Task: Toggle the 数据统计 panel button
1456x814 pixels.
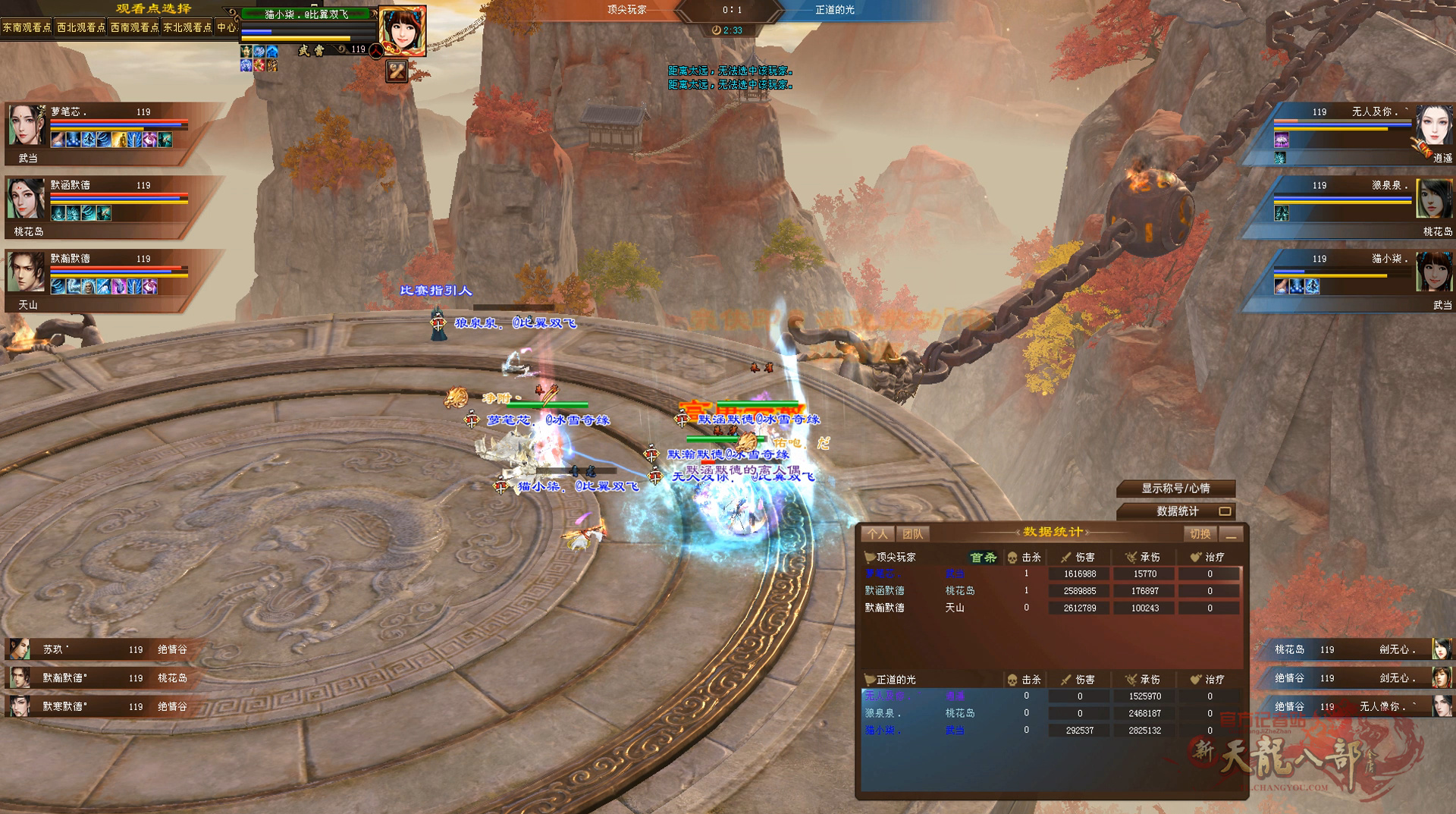Action: click(1175, 511)
